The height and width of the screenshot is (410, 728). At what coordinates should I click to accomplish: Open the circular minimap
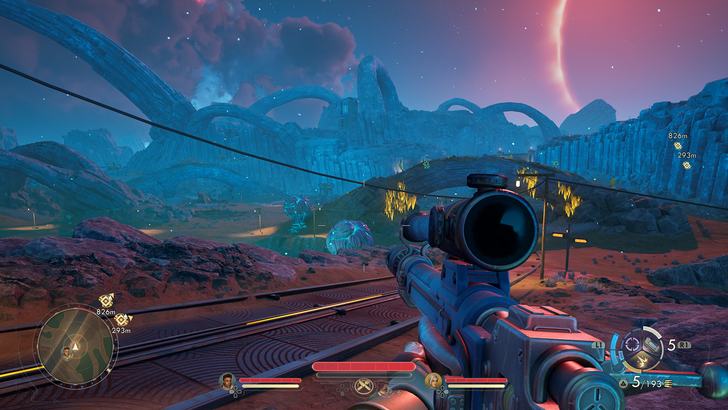coord(76,346)
